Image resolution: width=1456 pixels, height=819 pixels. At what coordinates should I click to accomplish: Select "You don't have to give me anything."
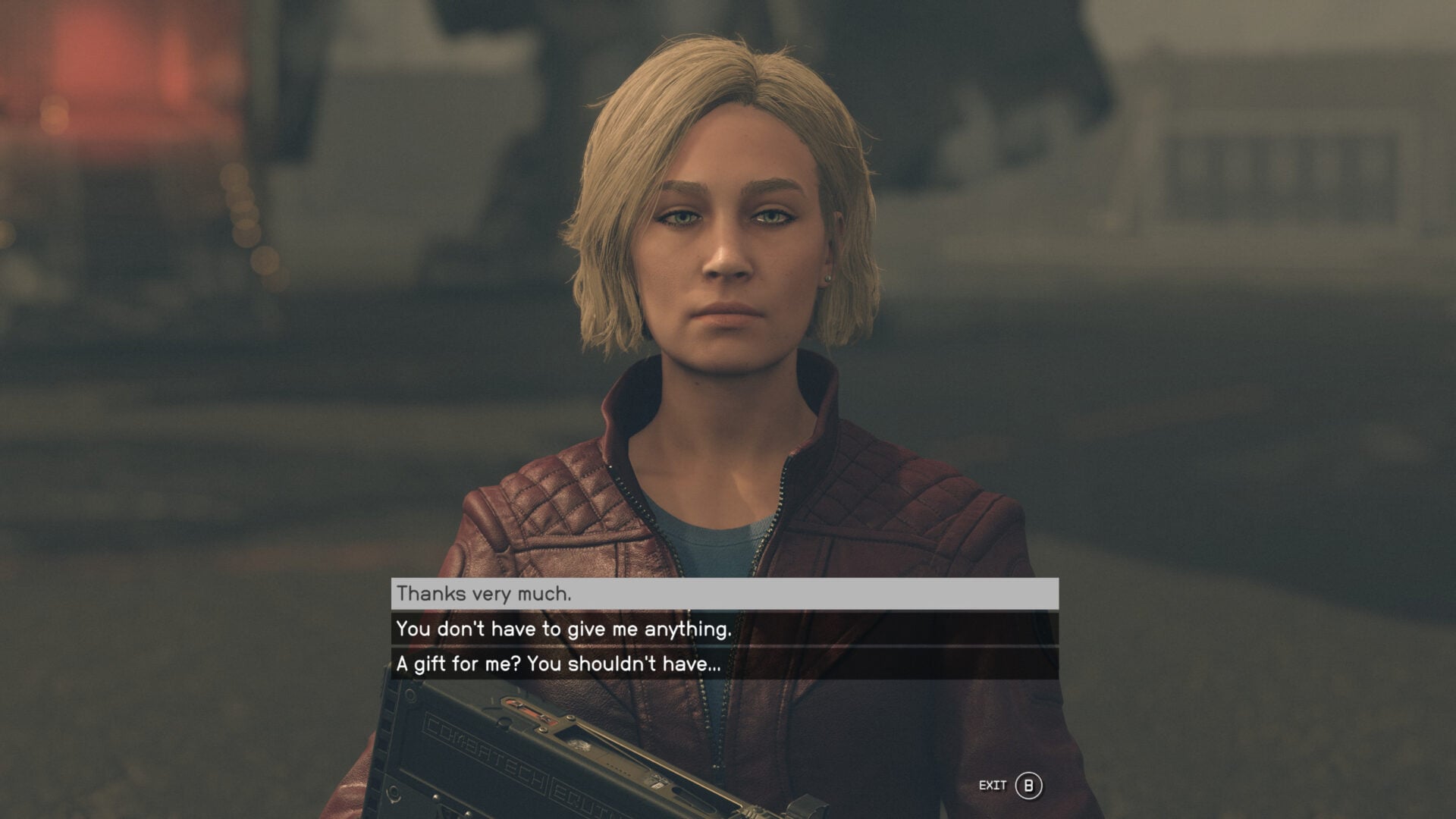coord(724,629)
